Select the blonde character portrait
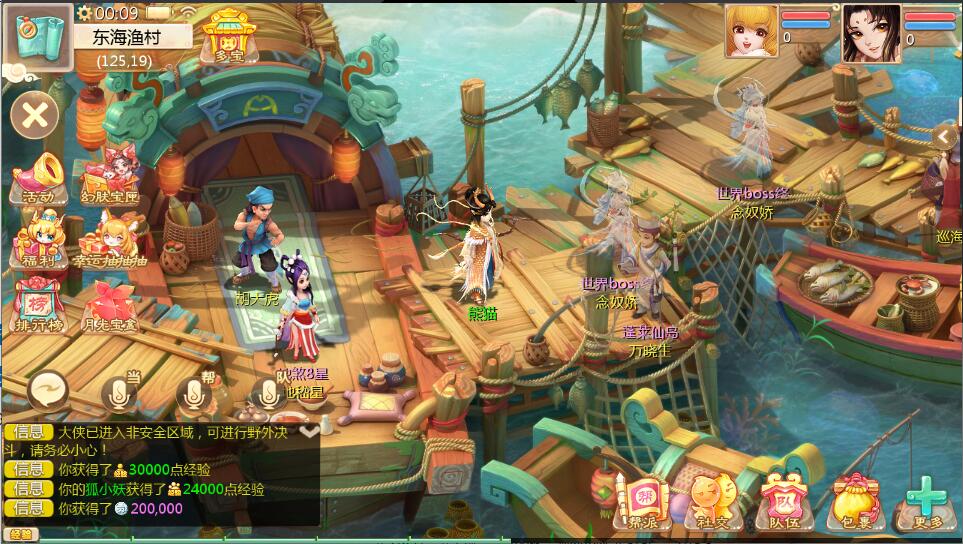The height and width of the screenshot is (544, 963). tap(751, 32)
